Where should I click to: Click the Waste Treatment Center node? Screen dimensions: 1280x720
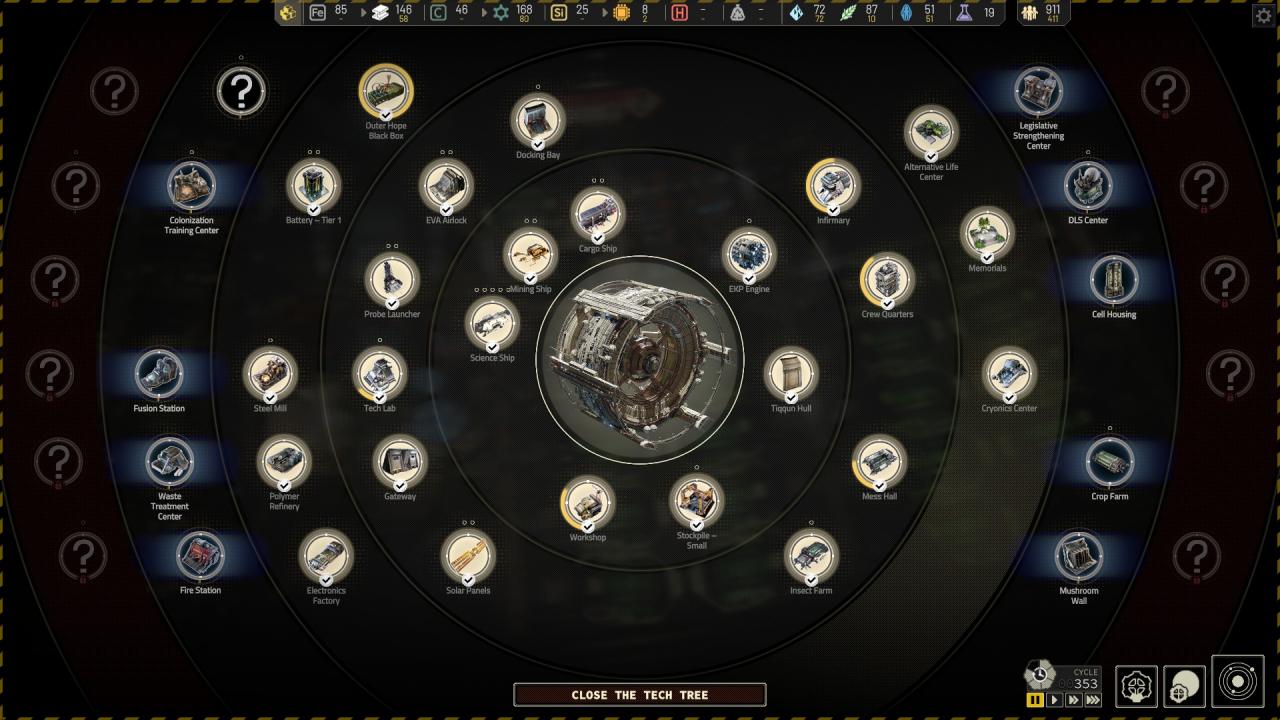(x=170, y=462)
